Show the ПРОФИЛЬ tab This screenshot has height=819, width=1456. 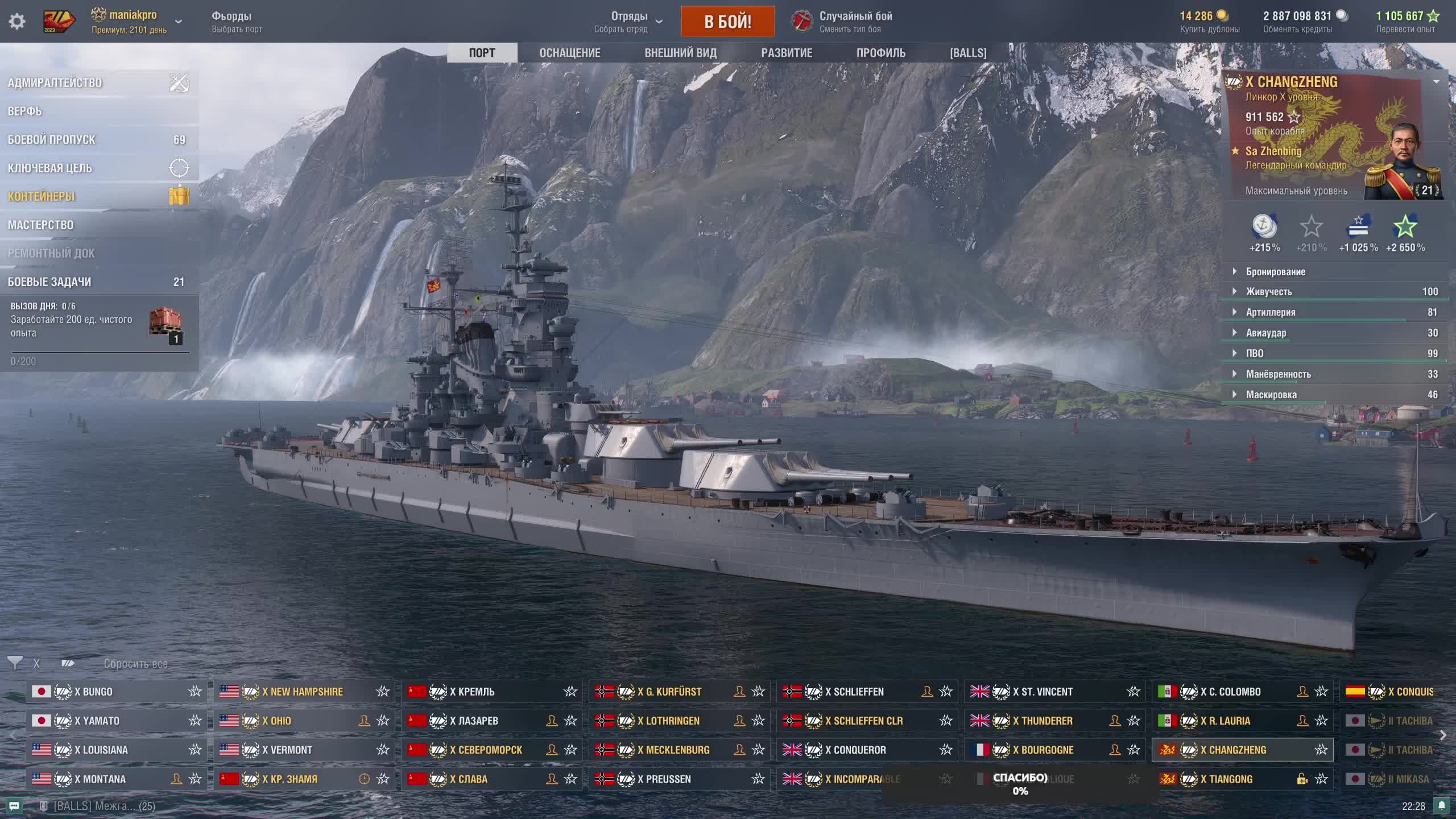click(x=881, y=53)
